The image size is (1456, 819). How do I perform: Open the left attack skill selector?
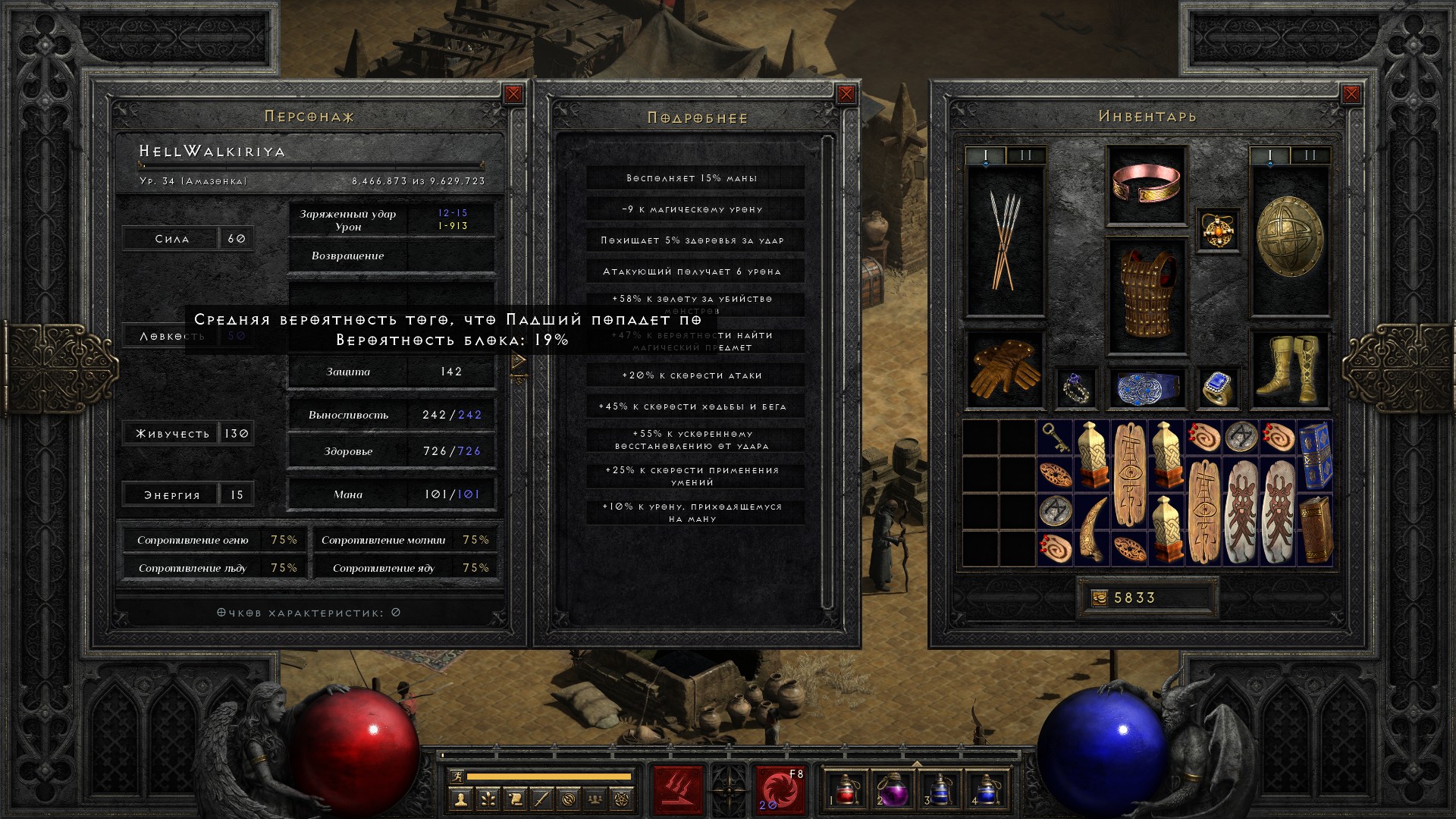678,789
